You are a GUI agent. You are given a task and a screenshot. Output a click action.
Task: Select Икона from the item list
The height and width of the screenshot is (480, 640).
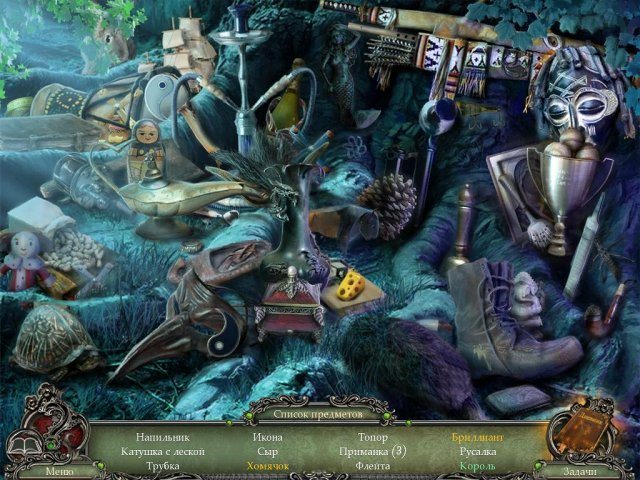click(x=268, y=437)
